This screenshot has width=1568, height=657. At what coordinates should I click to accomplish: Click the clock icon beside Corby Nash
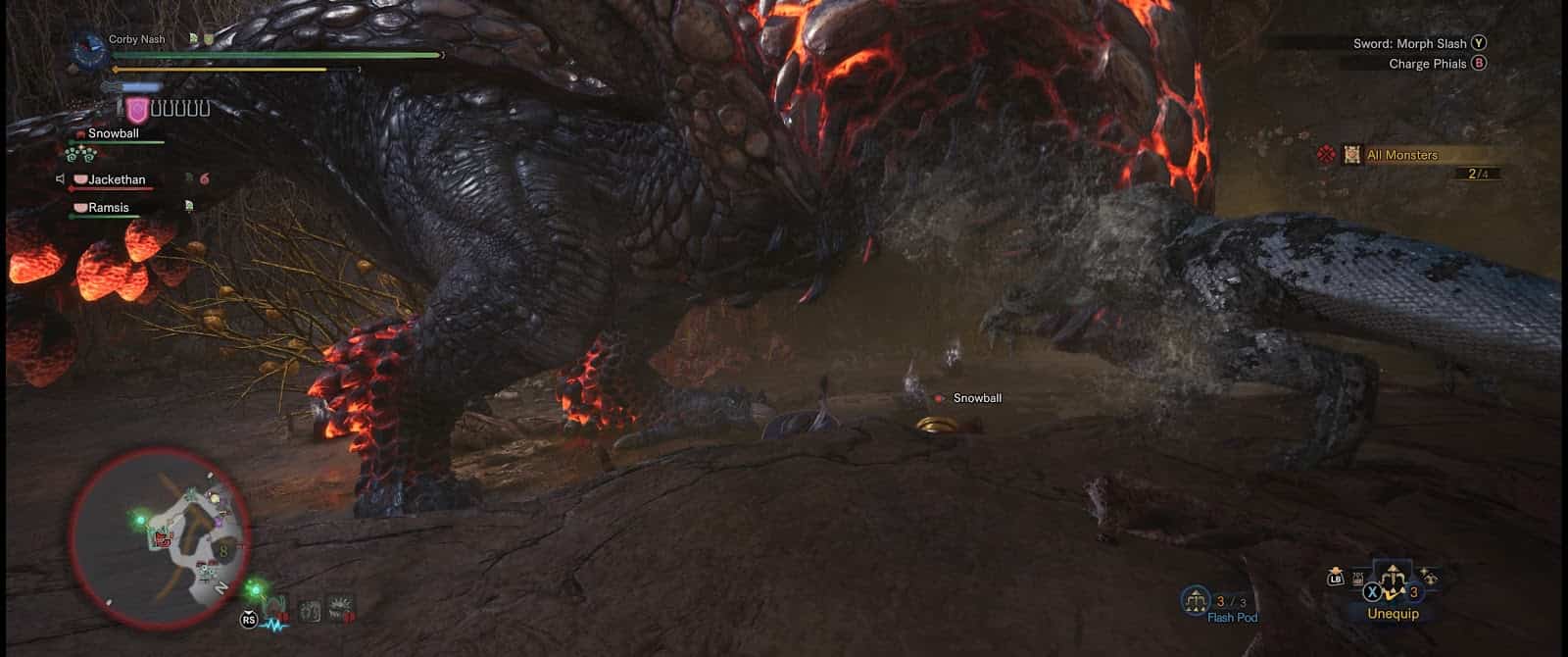coord(90,49)
